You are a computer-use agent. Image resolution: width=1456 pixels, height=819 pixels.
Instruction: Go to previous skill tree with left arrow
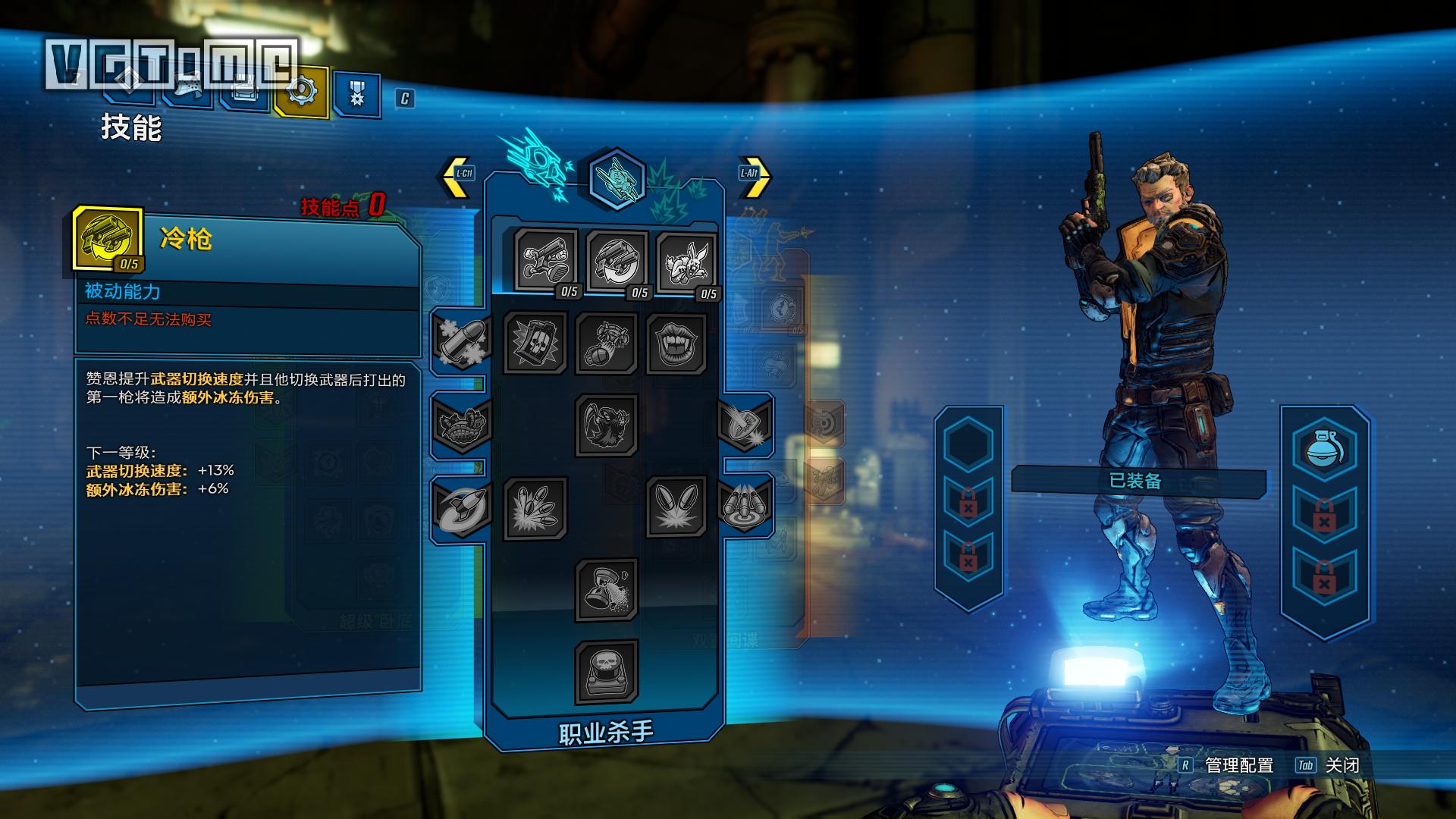pyautogui.click(x=457, y=176)
